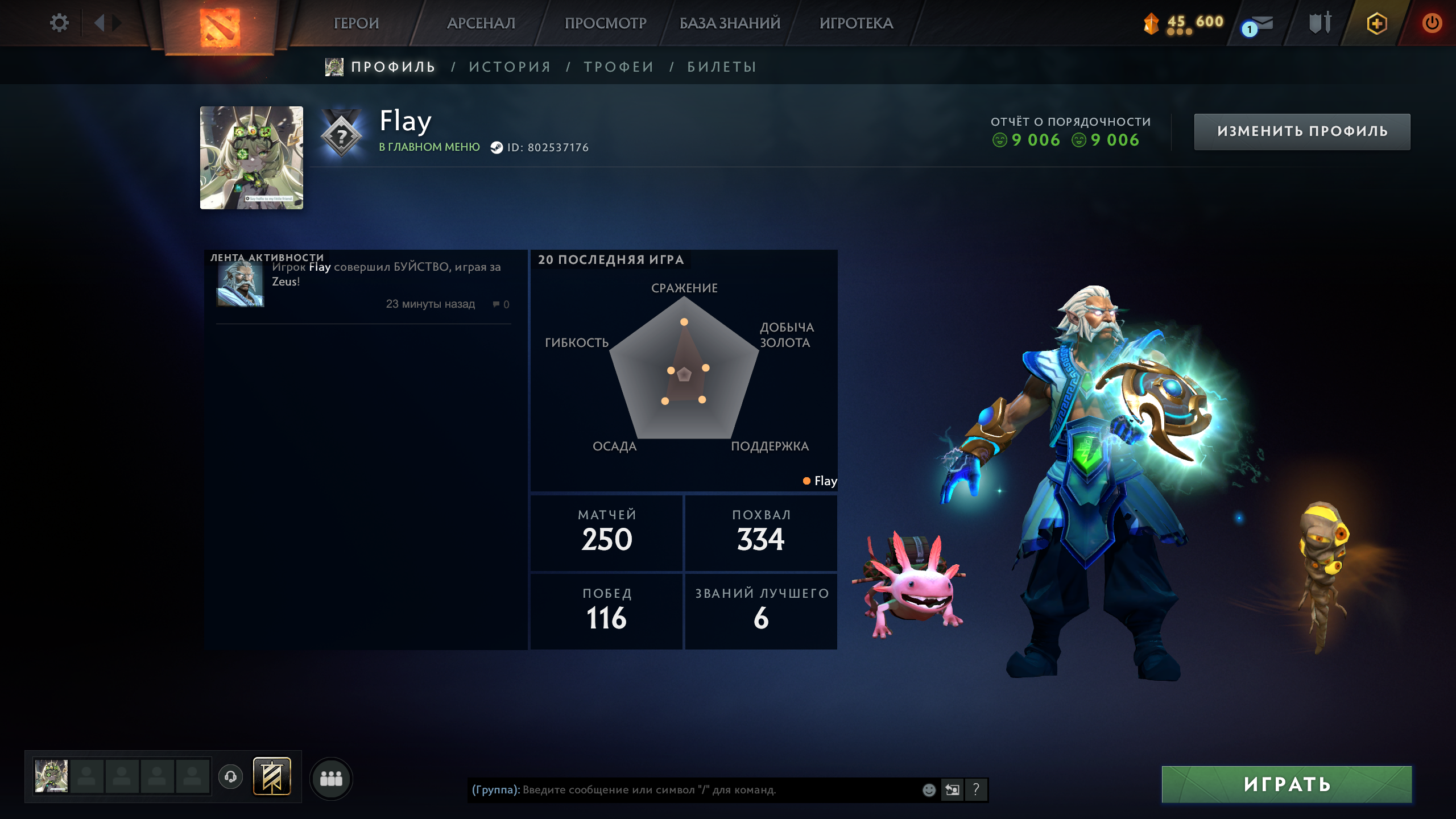
Task: Open the Steam ID icon next to 802537176
Action: pos(497,147)
